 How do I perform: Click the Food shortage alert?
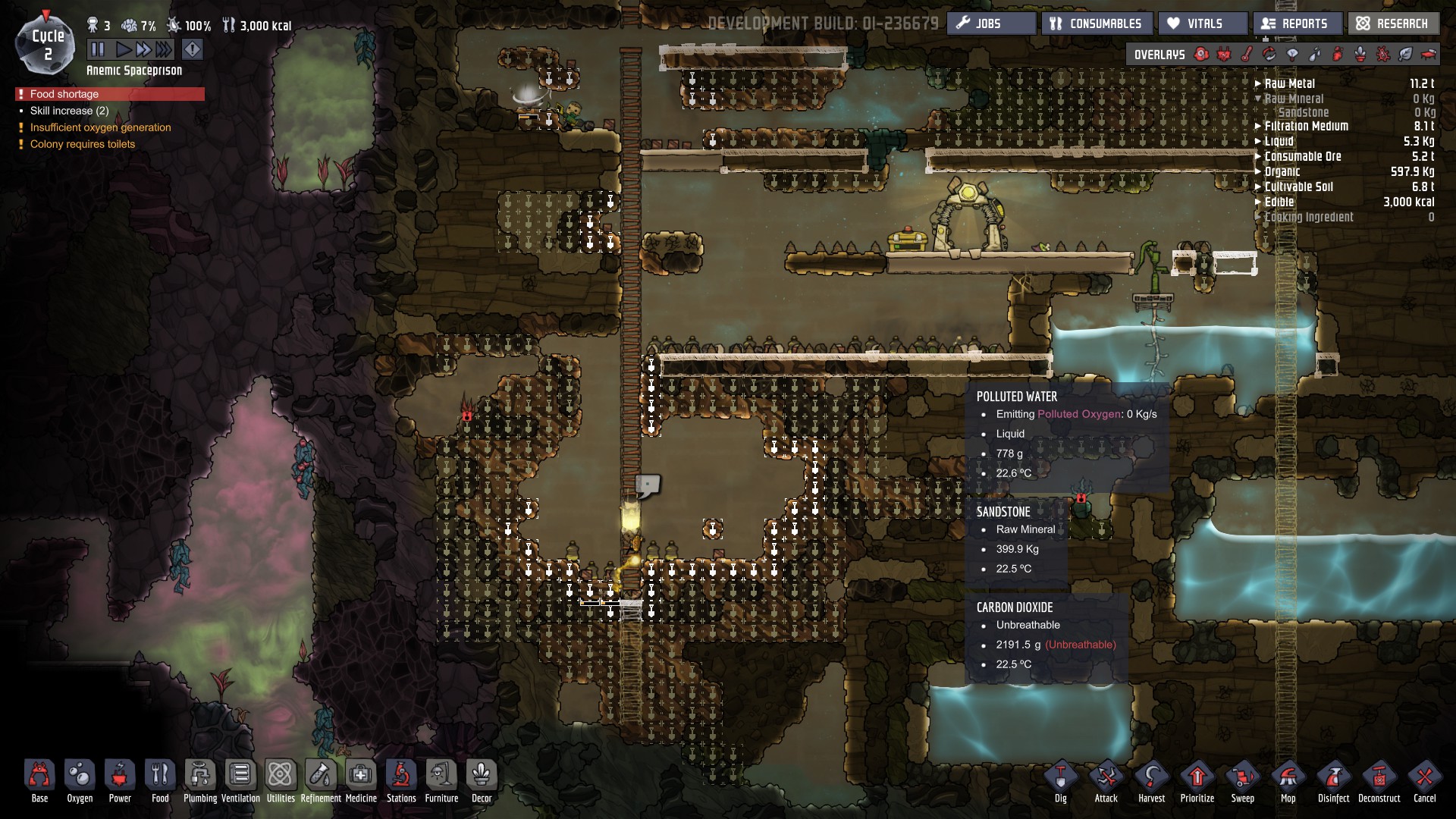tap(64, 94)
